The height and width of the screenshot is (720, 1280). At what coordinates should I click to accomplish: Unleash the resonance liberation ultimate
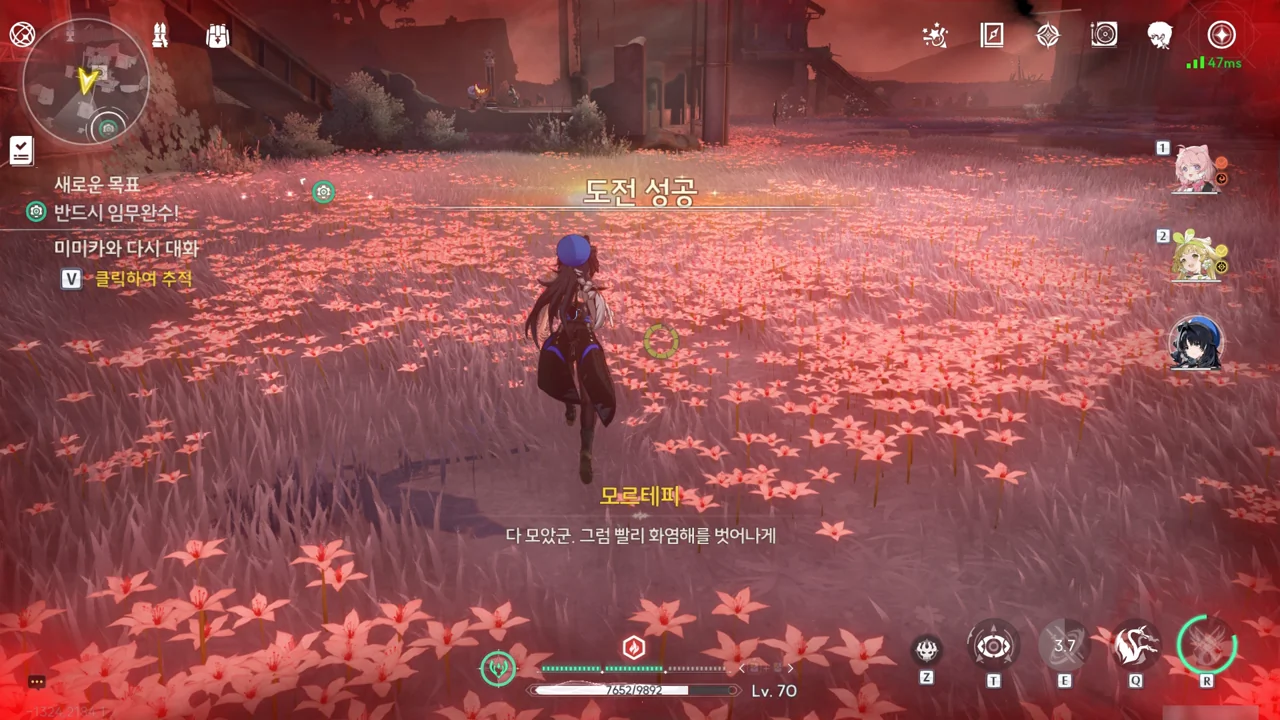point(1207,645)
